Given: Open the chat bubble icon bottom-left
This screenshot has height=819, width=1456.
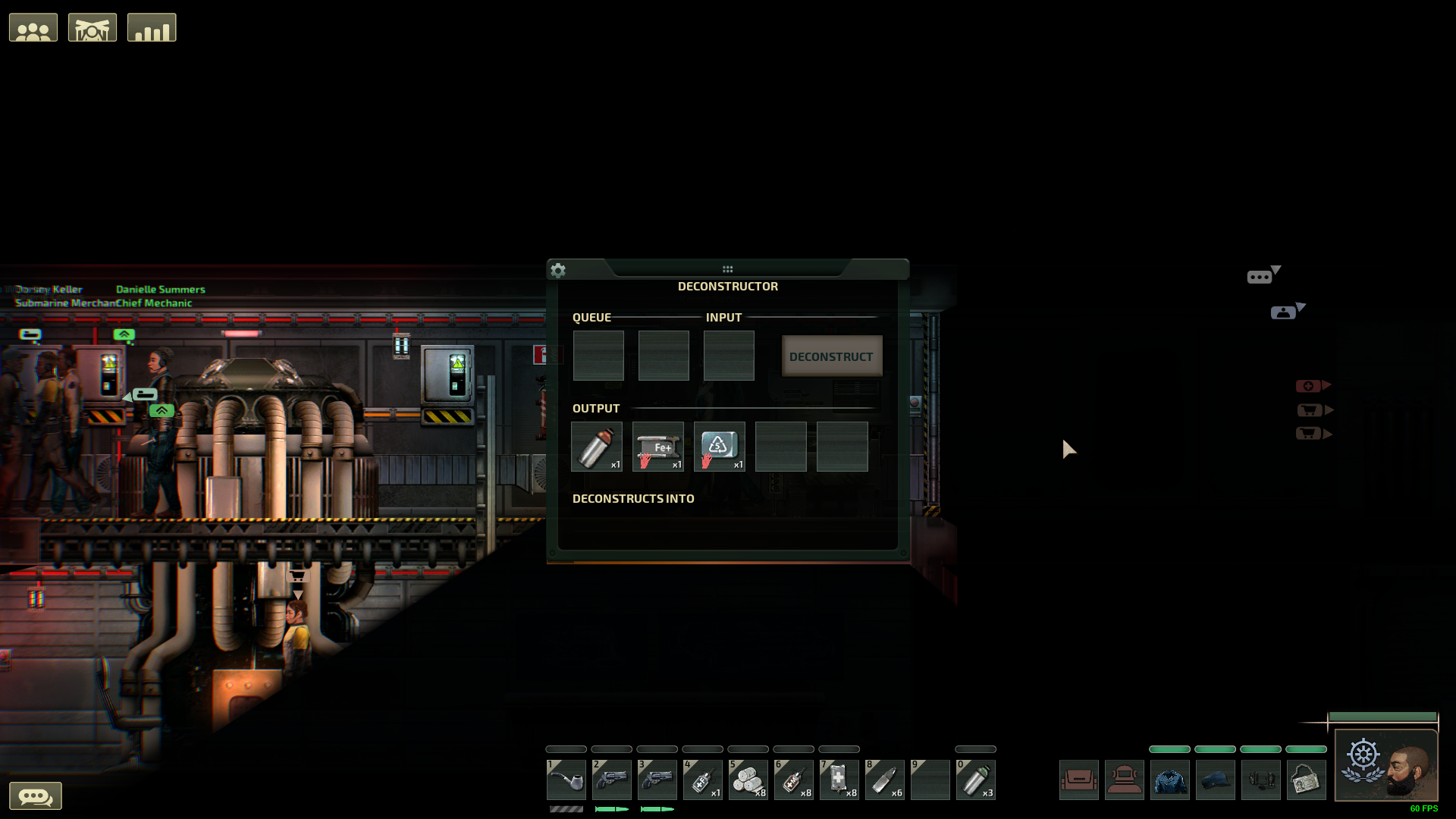Looking at the screenshot, I should (x=36, y=795).
